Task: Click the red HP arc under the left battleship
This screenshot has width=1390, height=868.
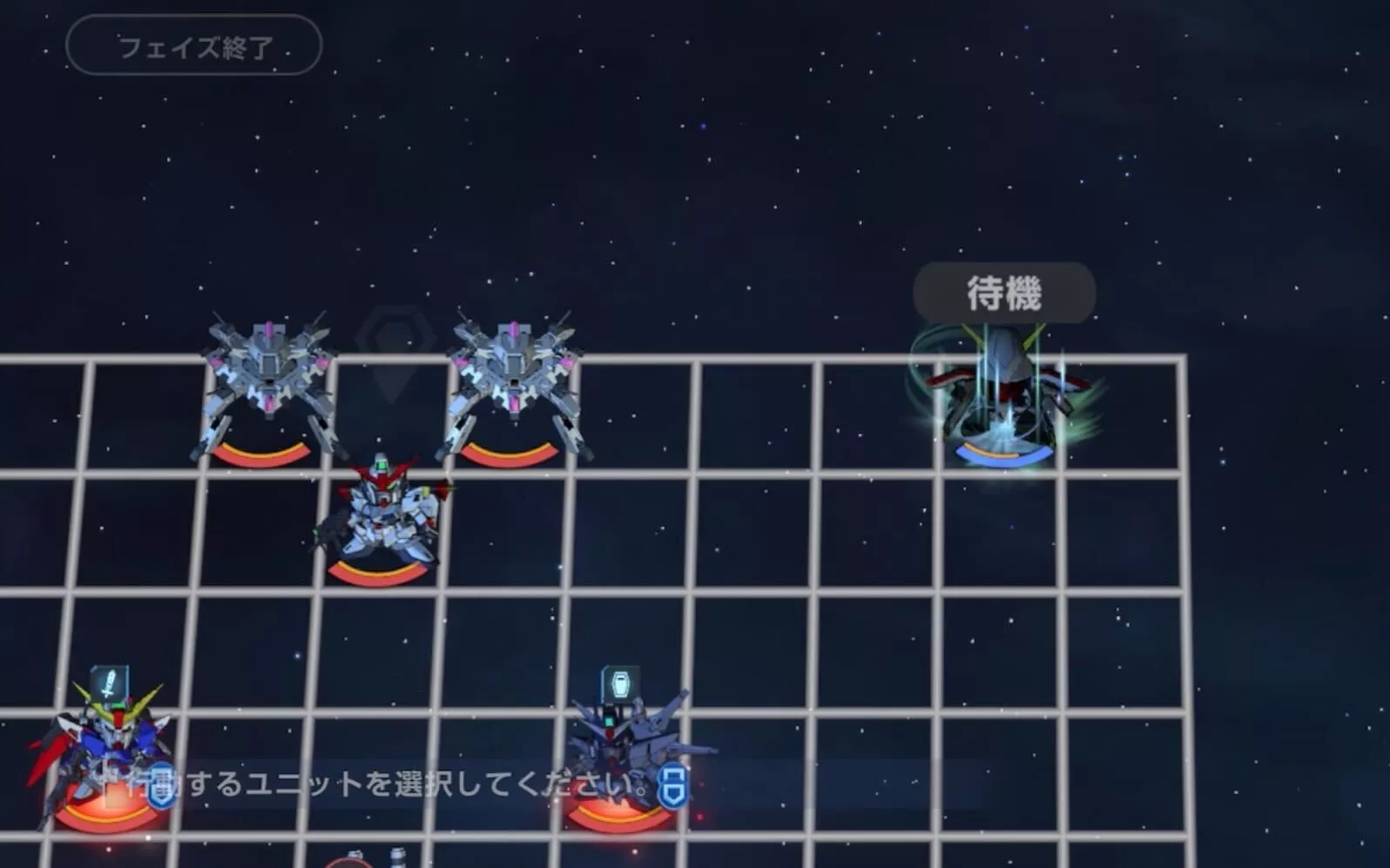Action: (261, 453)
